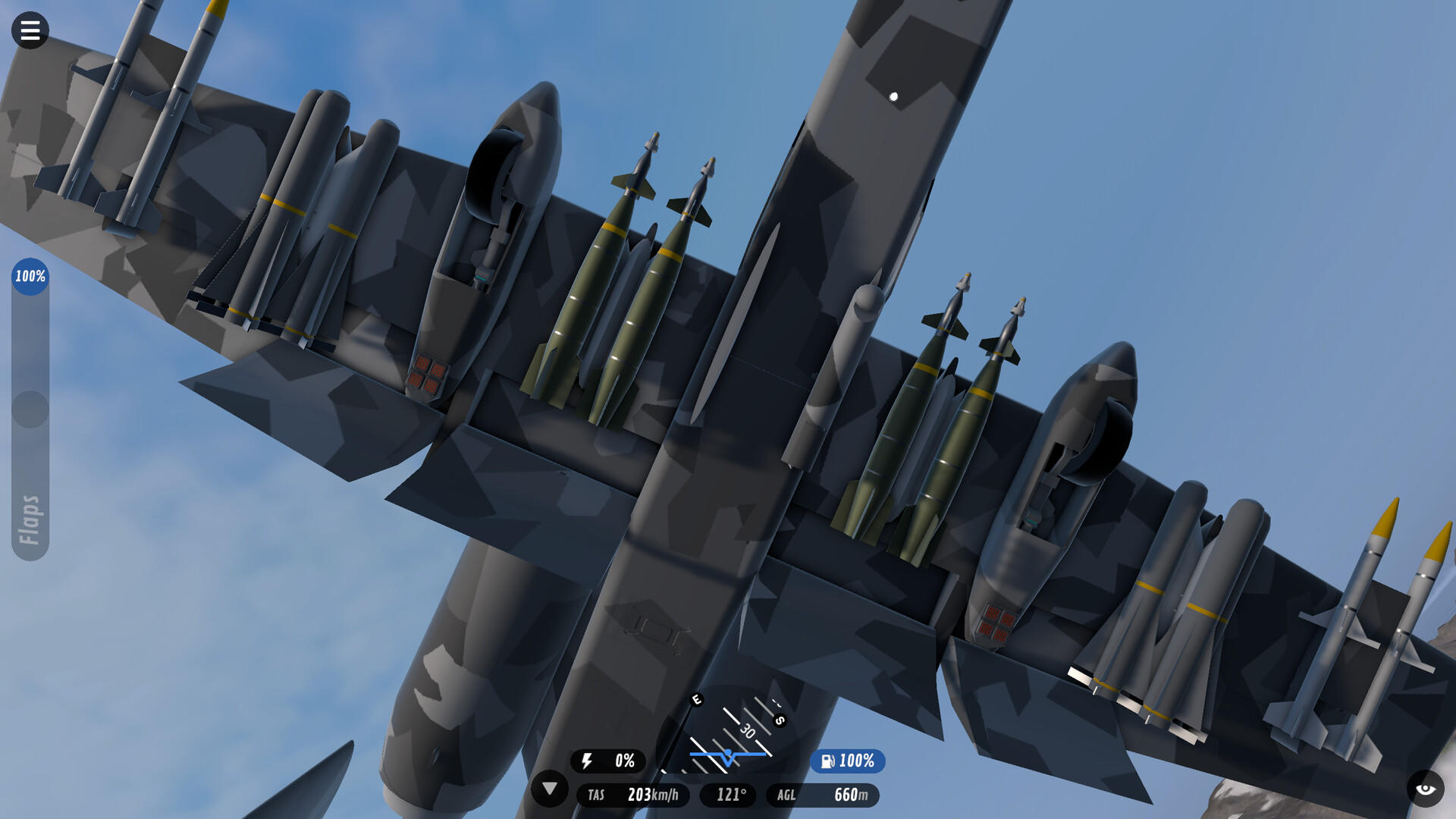This screenshot has height=819, width=1456.
Task: Click the Flaps 100% label to expand
Action: pos(29,277)
